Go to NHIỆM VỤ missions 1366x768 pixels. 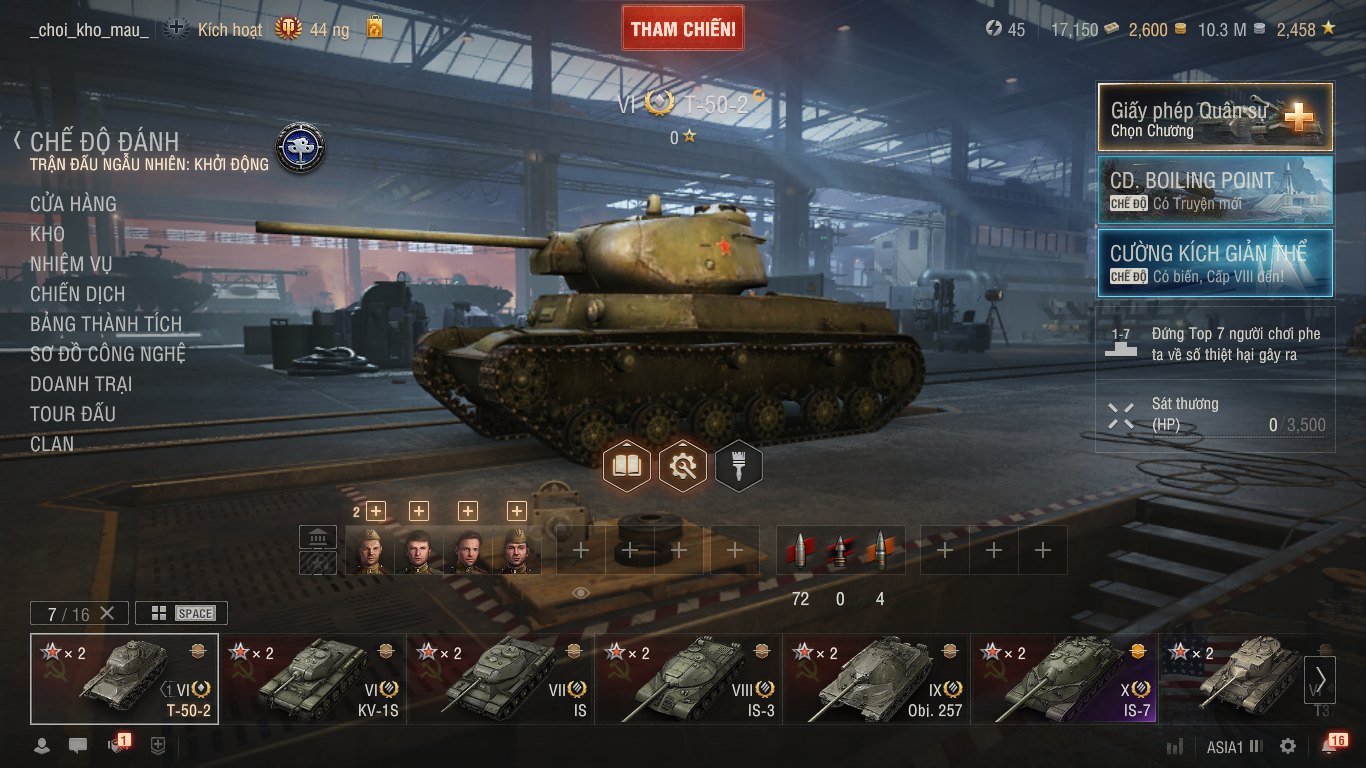[x=71, y=264]
